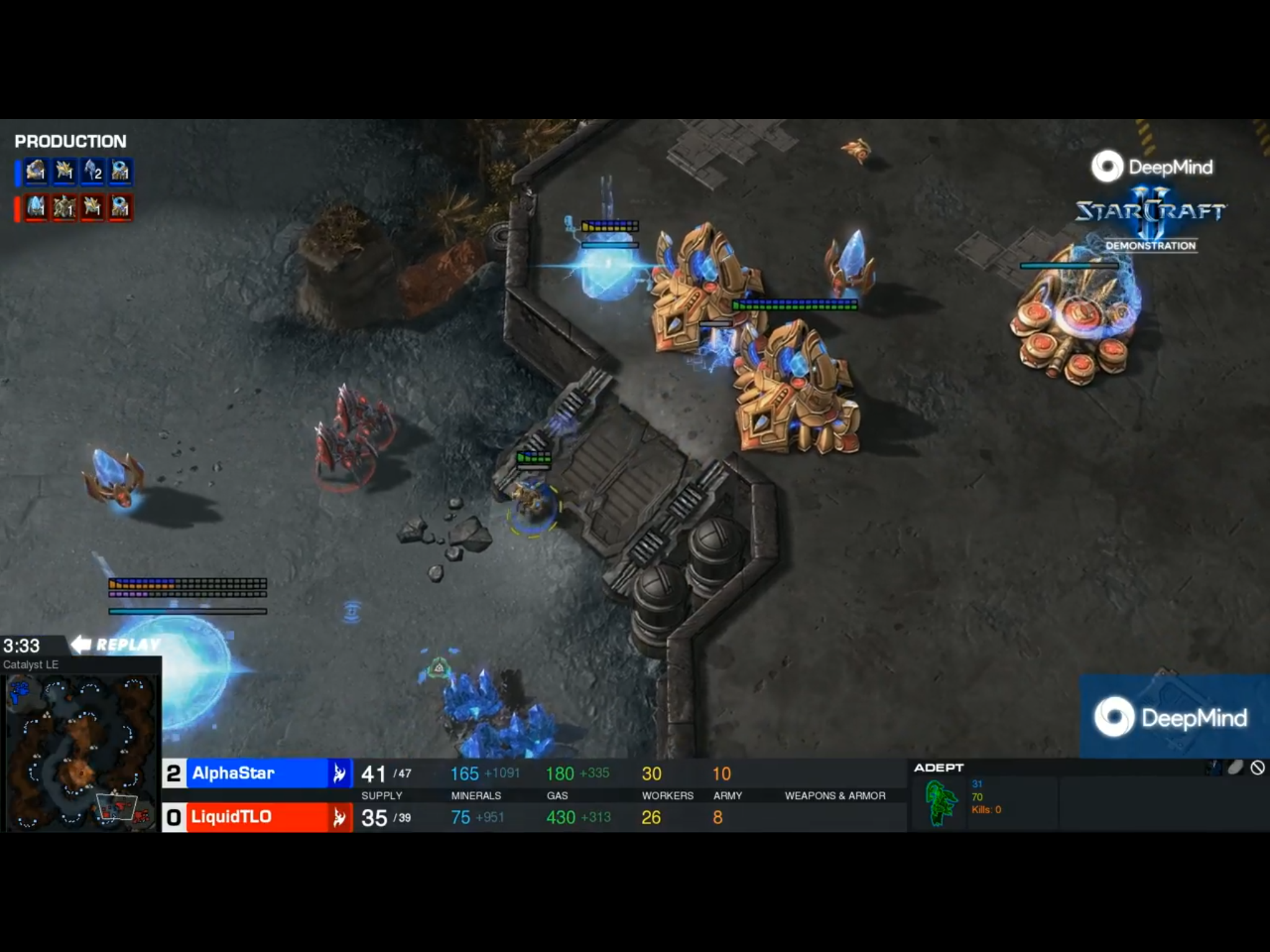The width and height of the screenshot is (1270, 952).
Task: Select AlphaStar's Adept production icon showing 2
Action: tap(93, 172)
